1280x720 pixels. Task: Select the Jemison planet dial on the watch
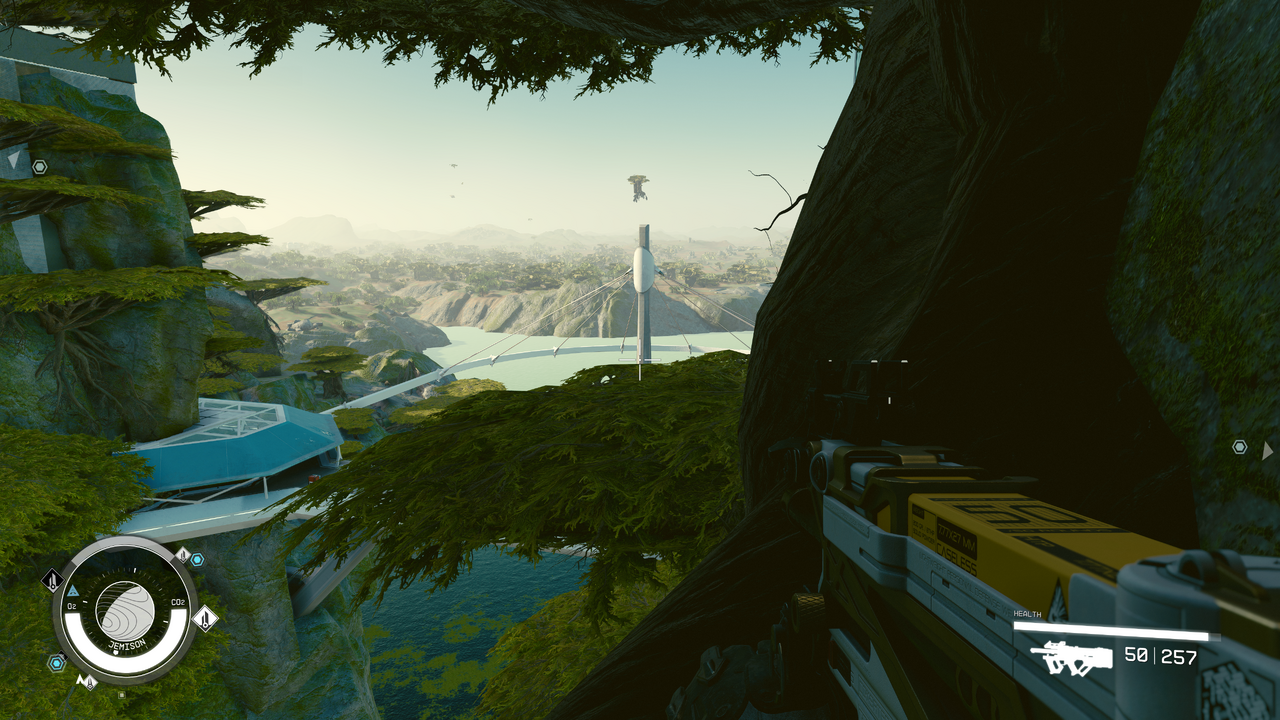(x=124, y=609)
